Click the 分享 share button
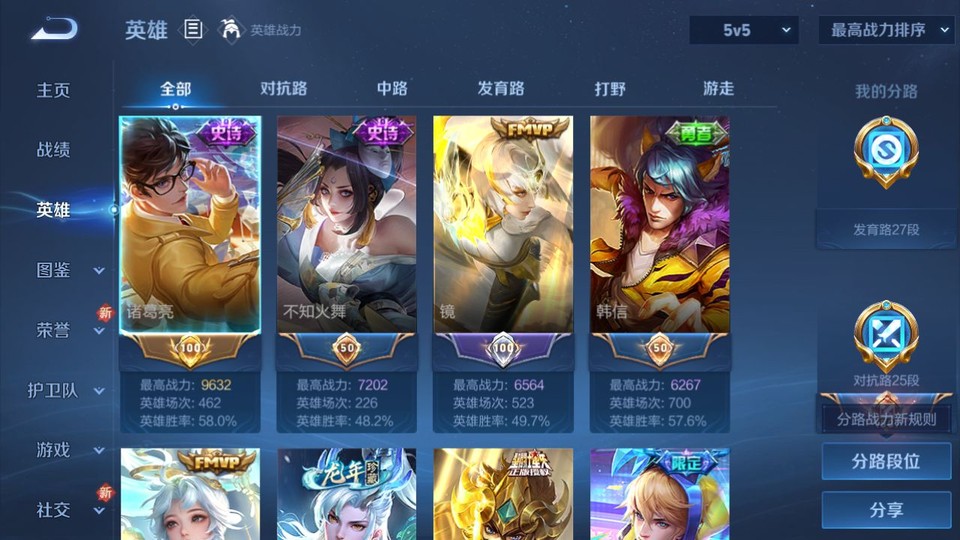Image resolution: width=960 pixels, height=540 pixels. tap(886, 510)
